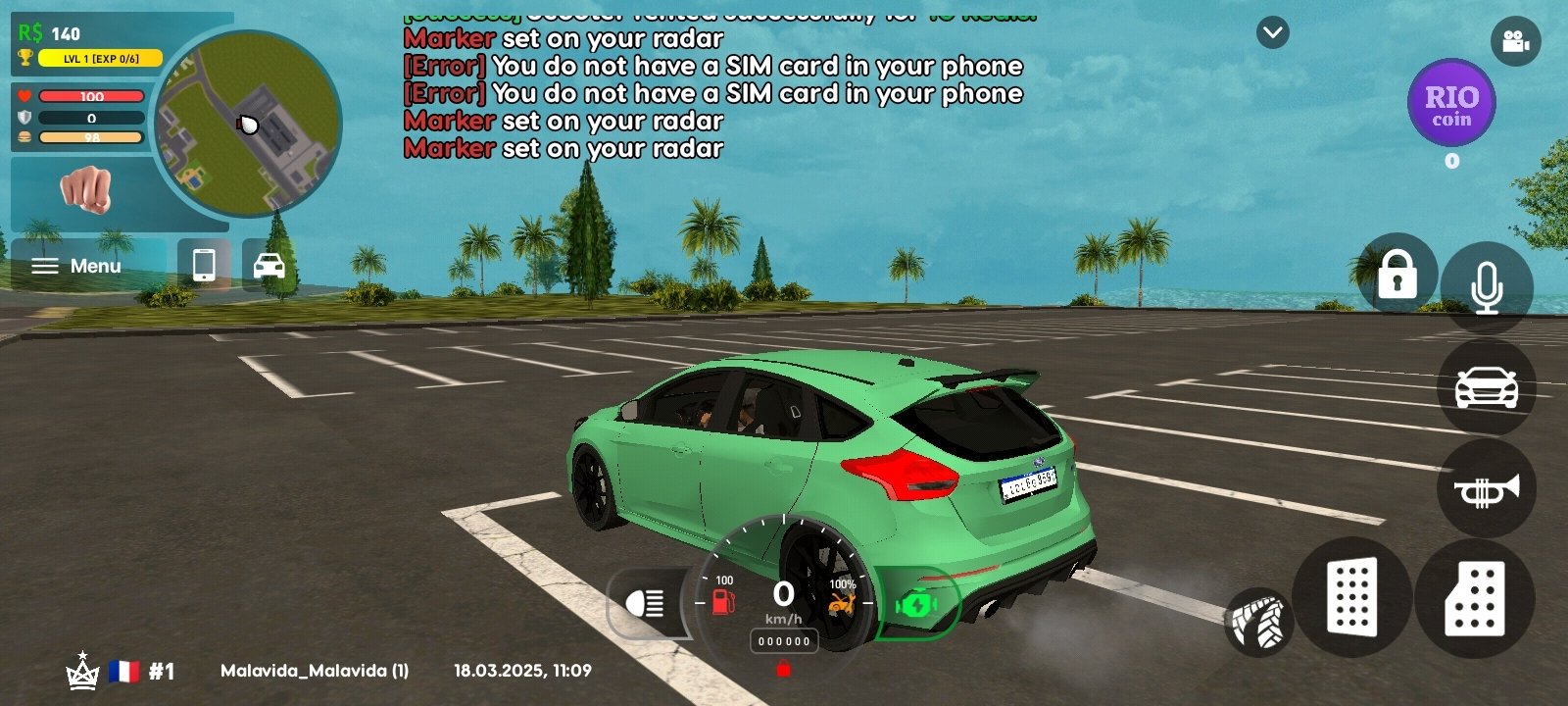Screen dimensions: 1568x706
Task: Switch the view with the camera icon
Action: pos(1515,41)
